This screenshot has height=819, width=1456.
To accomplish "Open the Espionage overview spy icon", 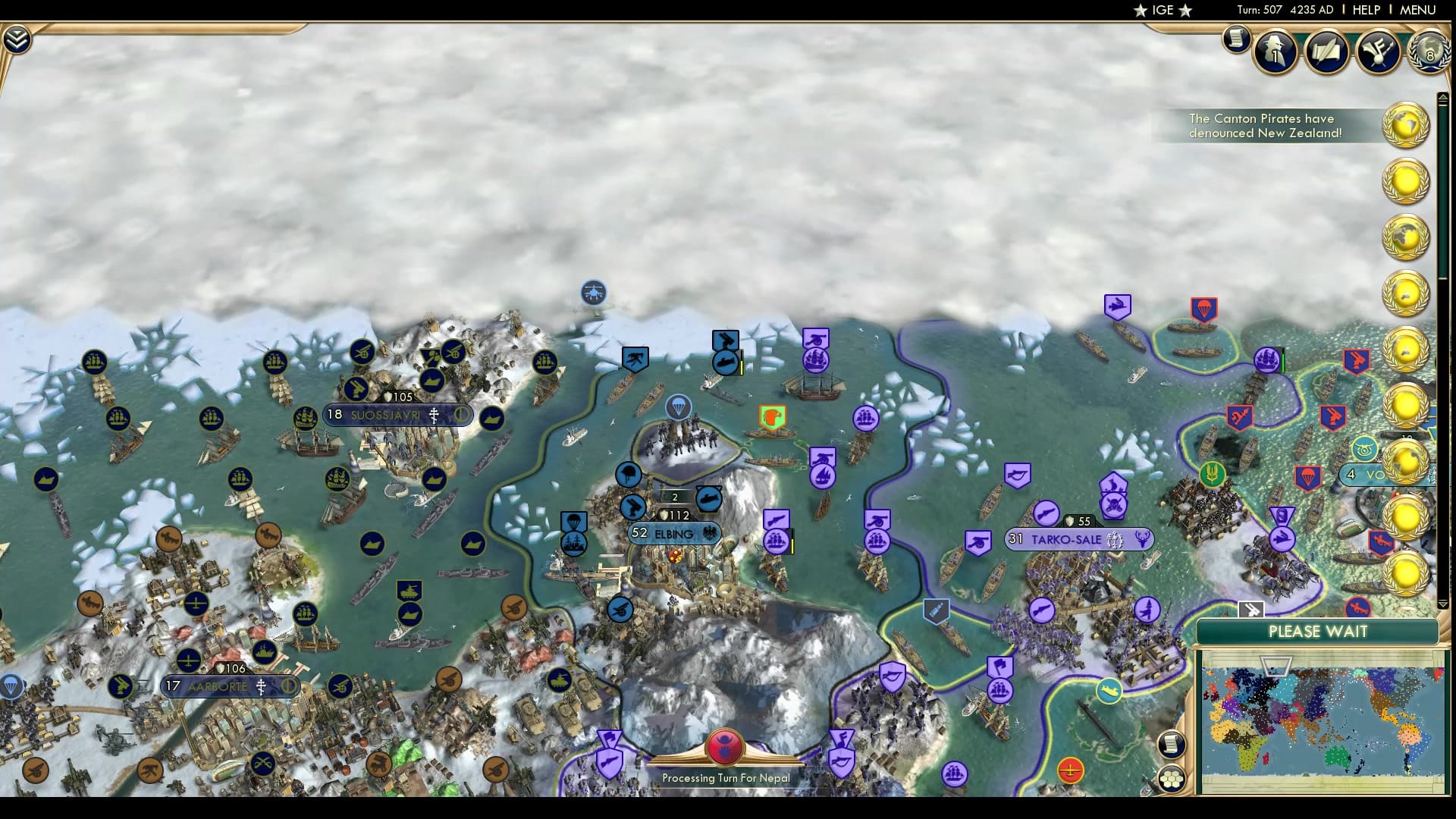I will (x=1275, y=53).
